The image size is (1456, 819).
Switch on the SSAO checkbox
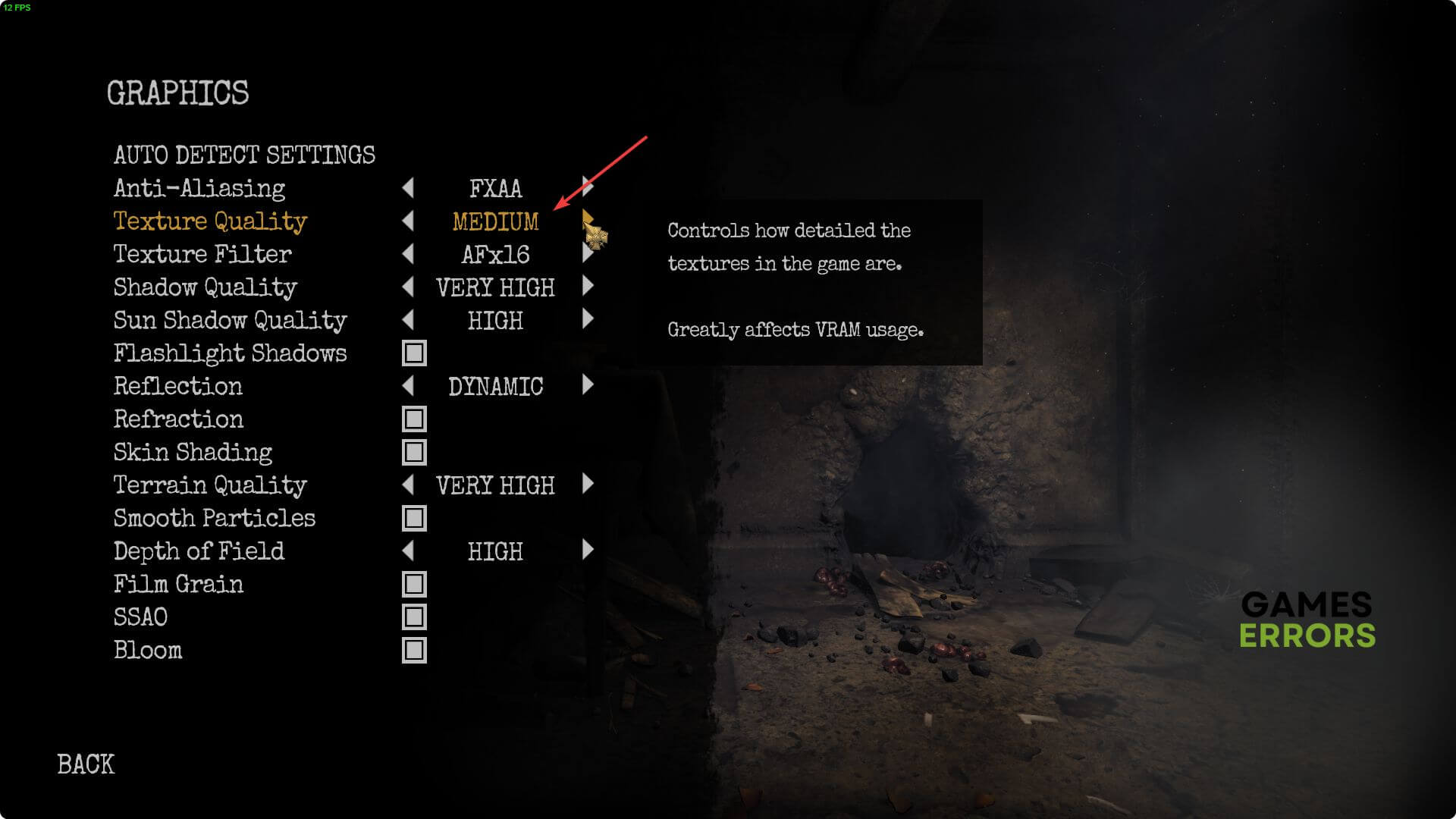click(x=414, y=617)
